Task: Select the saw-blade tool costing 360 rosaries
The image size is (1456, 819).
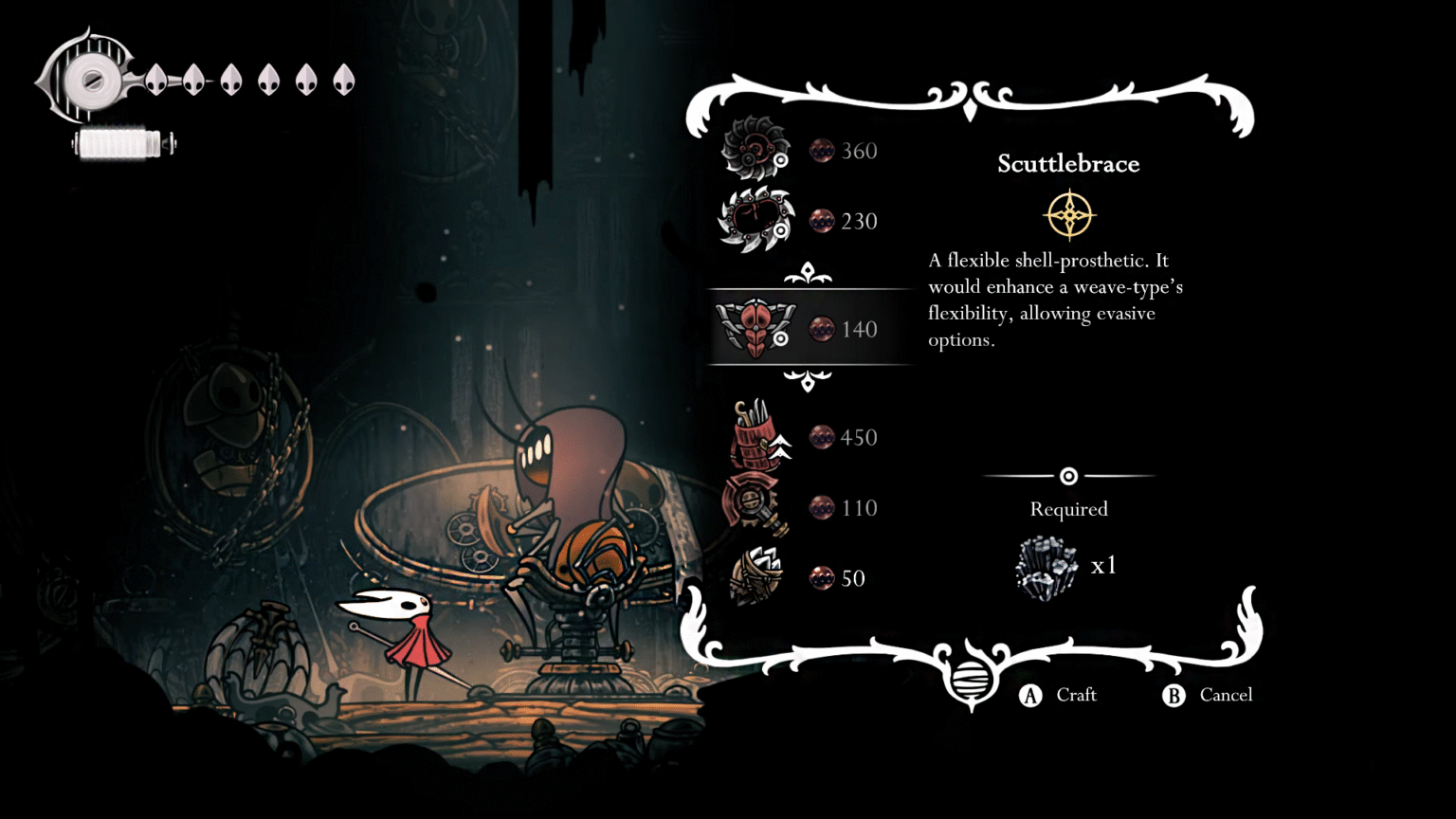Action: click(x=754, y=148)
